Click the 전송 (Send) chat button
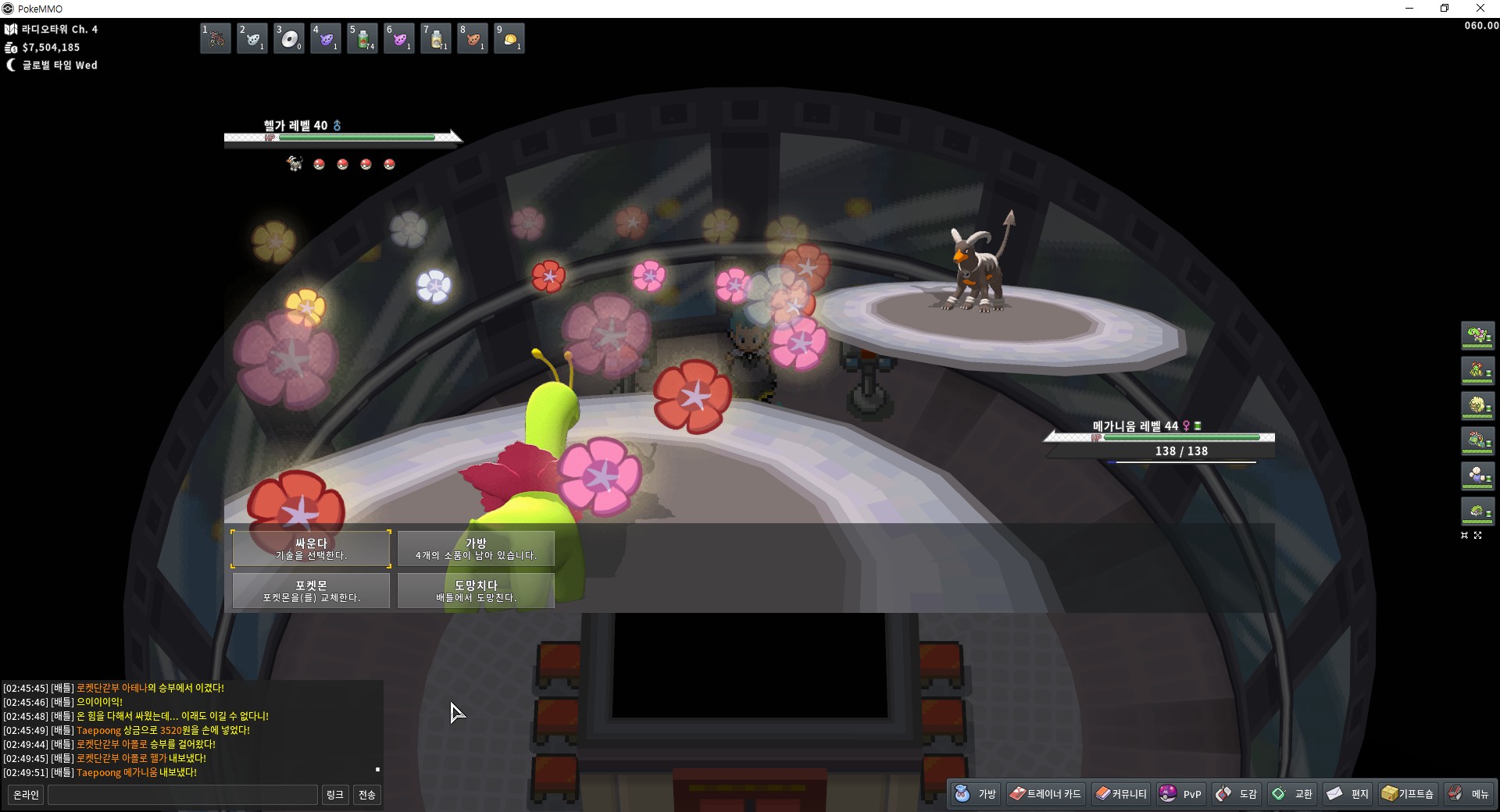The image size is (1500, 812). tap(366, 795)
